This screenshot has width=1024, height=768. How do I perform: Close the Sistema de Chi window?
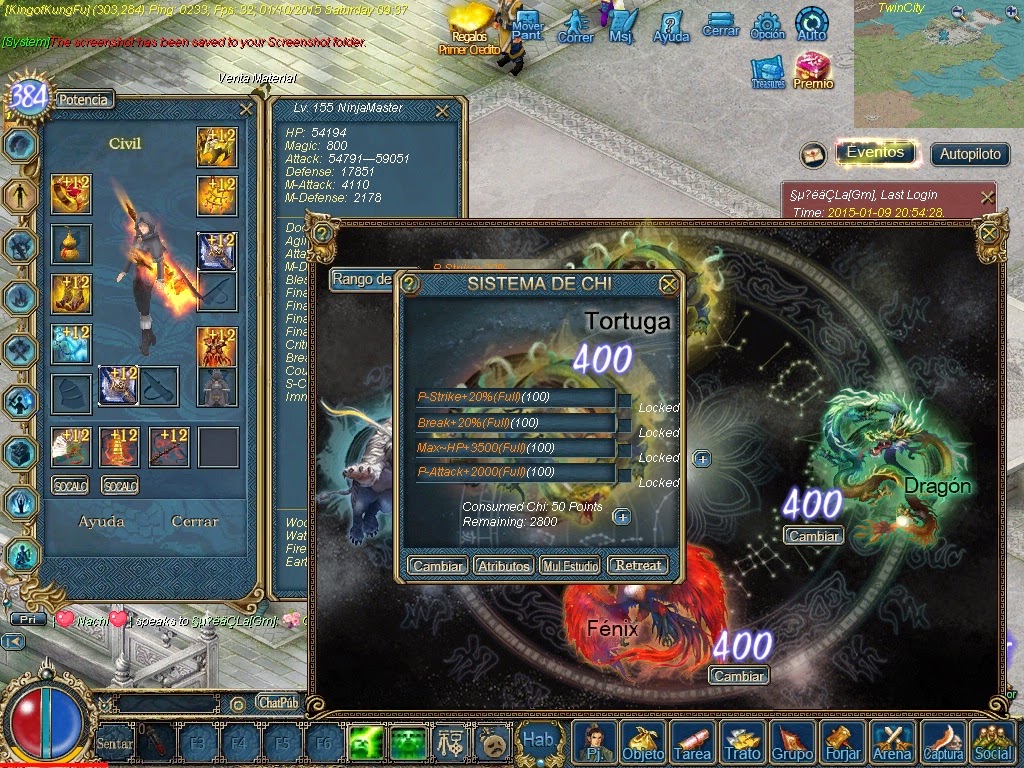click(x=669, y=284)
